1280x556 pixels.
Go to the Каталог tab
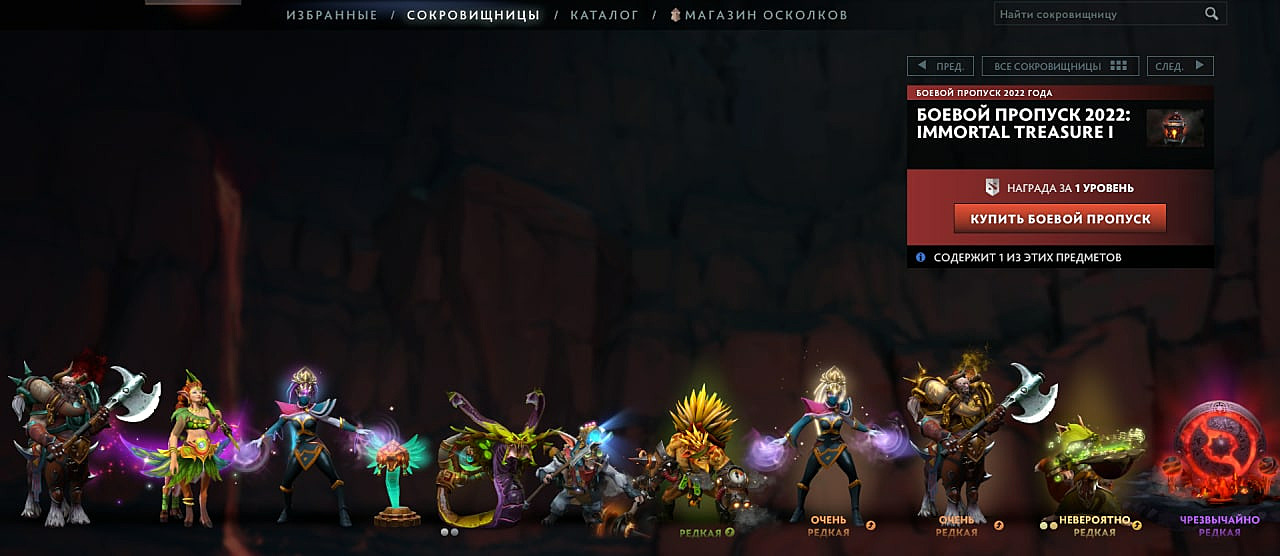(604, 15)
